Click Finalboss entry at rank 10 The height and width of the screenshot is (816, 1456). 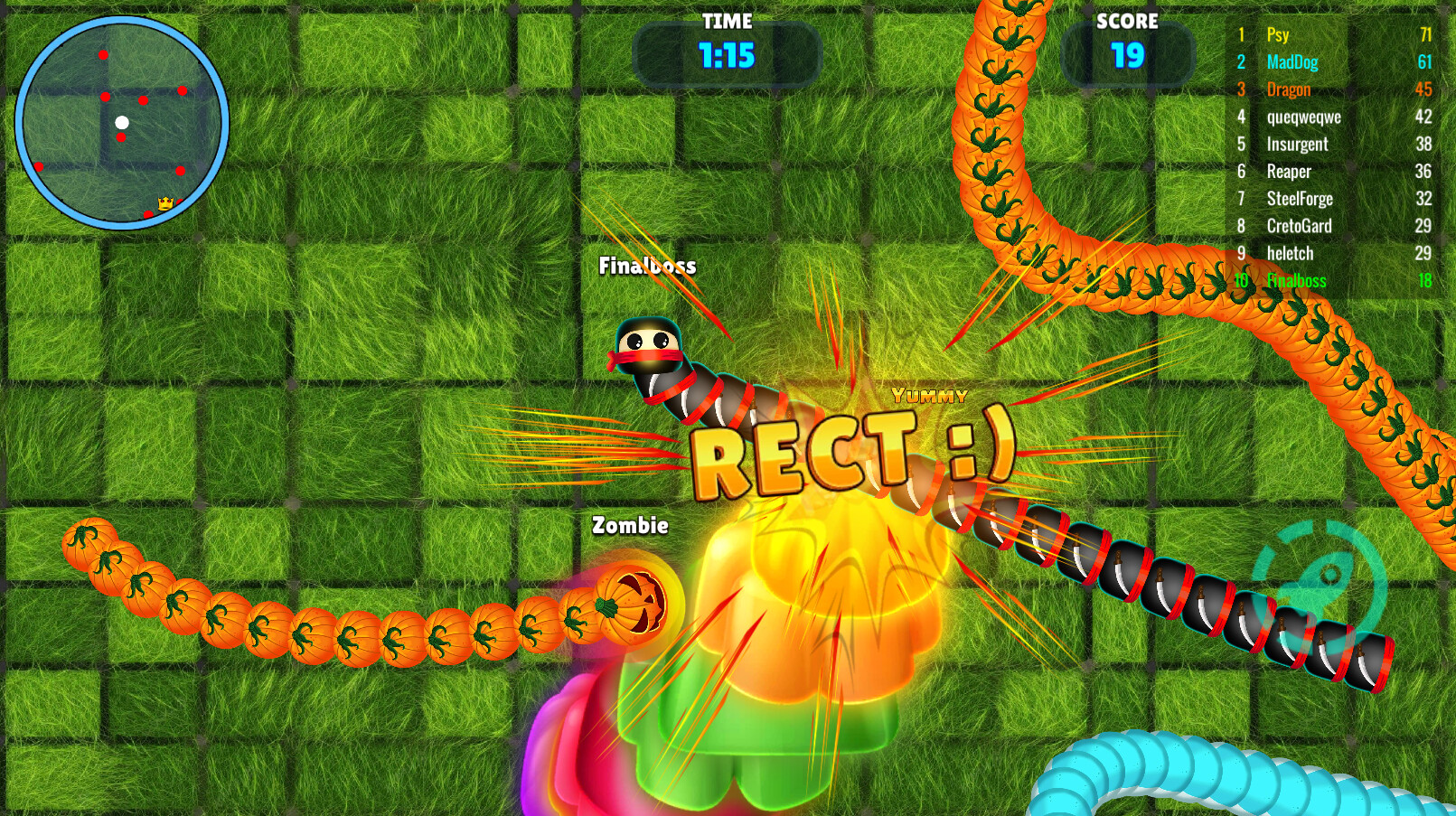[1296, 281]
